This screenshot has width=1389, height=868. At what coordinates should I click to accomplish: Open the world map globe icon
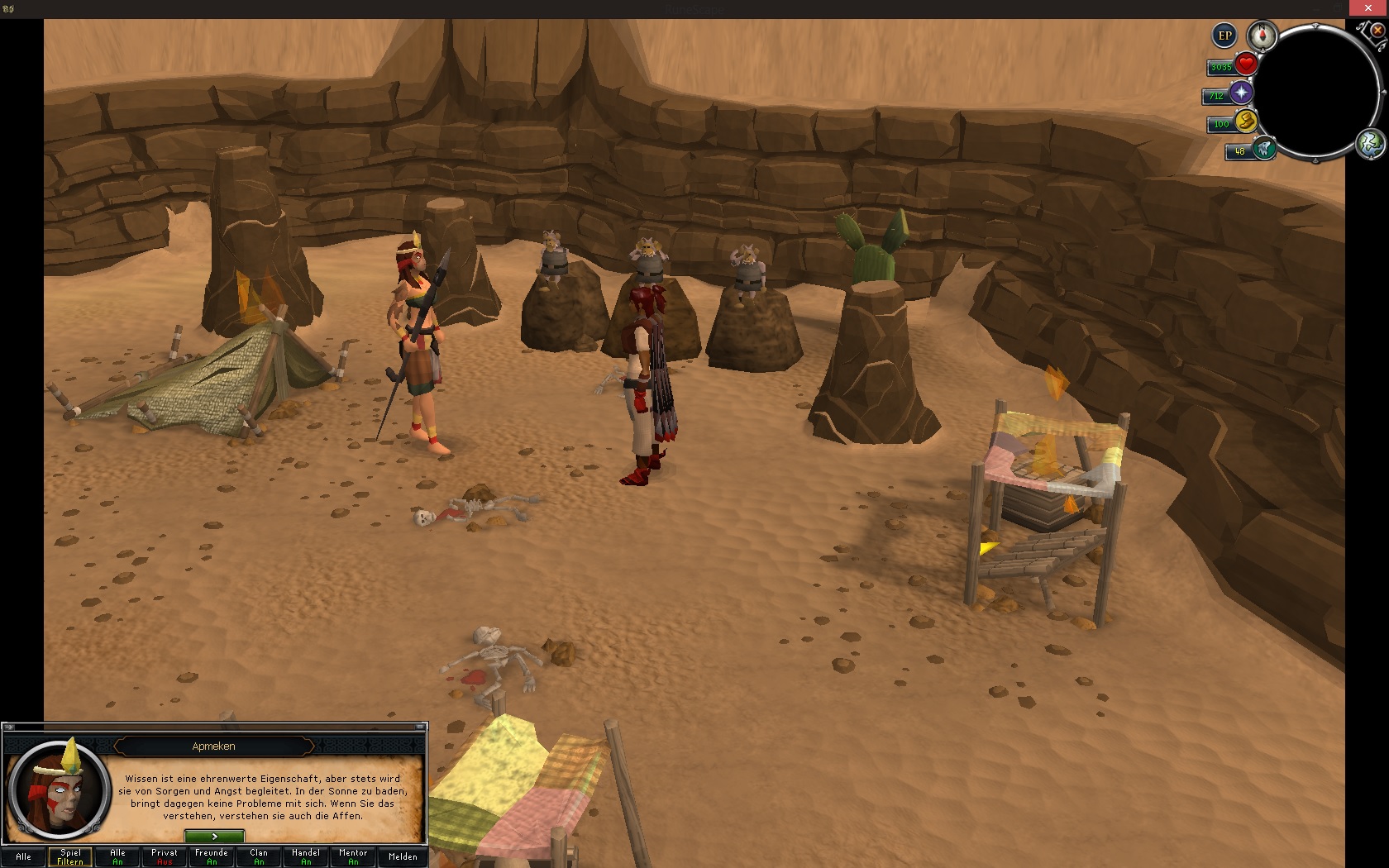pos(1370,144)
